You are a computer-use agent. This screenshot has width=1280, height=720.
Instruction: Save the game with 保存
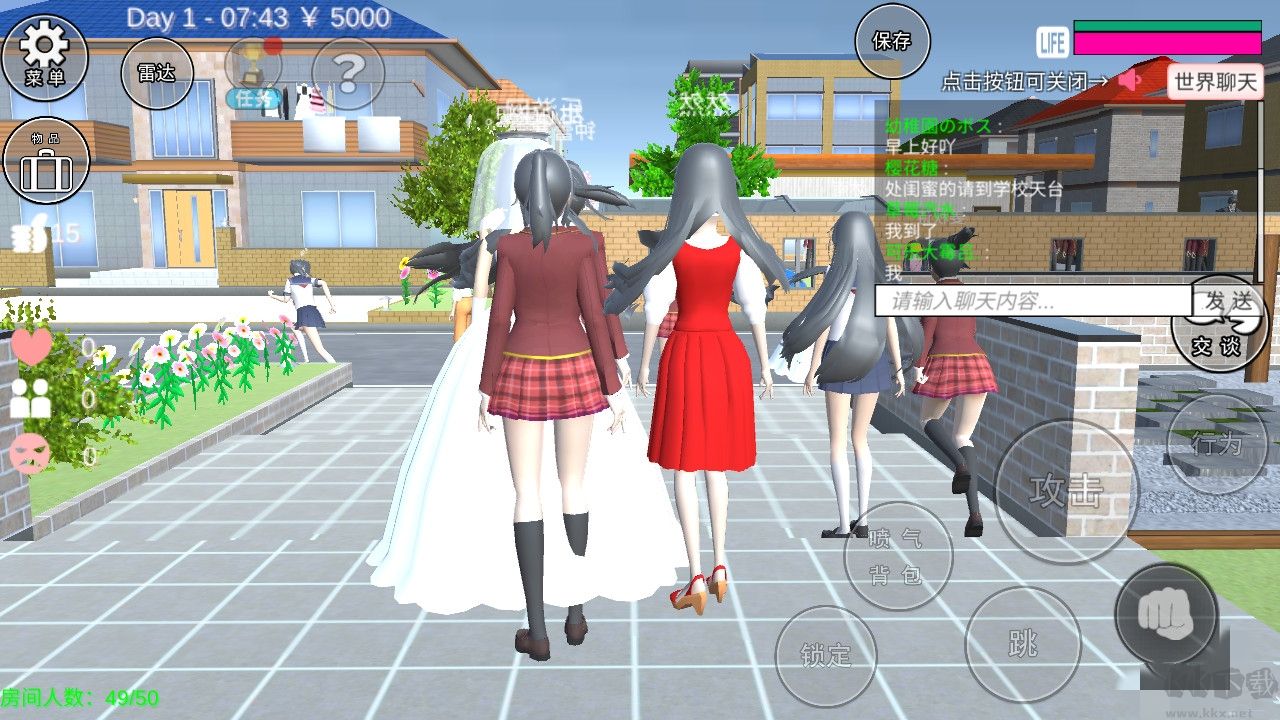click(892, 41)
